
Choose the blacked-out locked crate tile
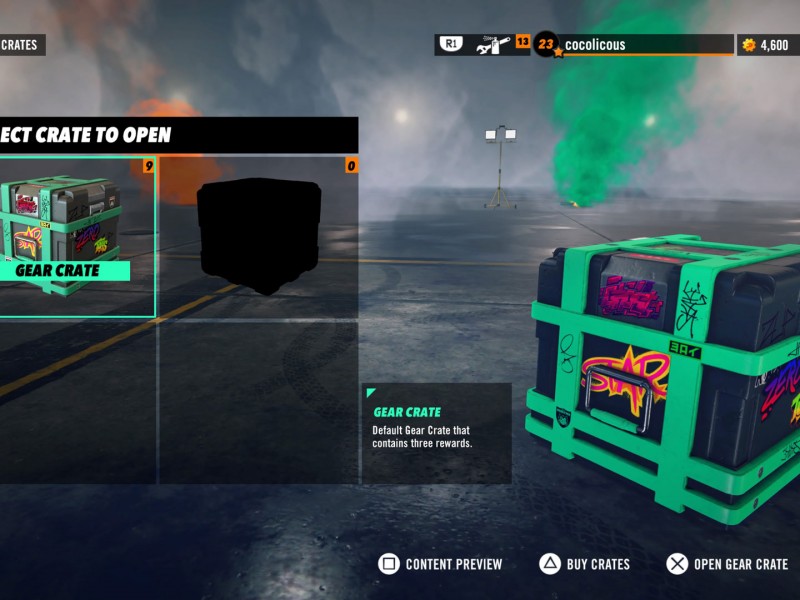tap(258, 236)
